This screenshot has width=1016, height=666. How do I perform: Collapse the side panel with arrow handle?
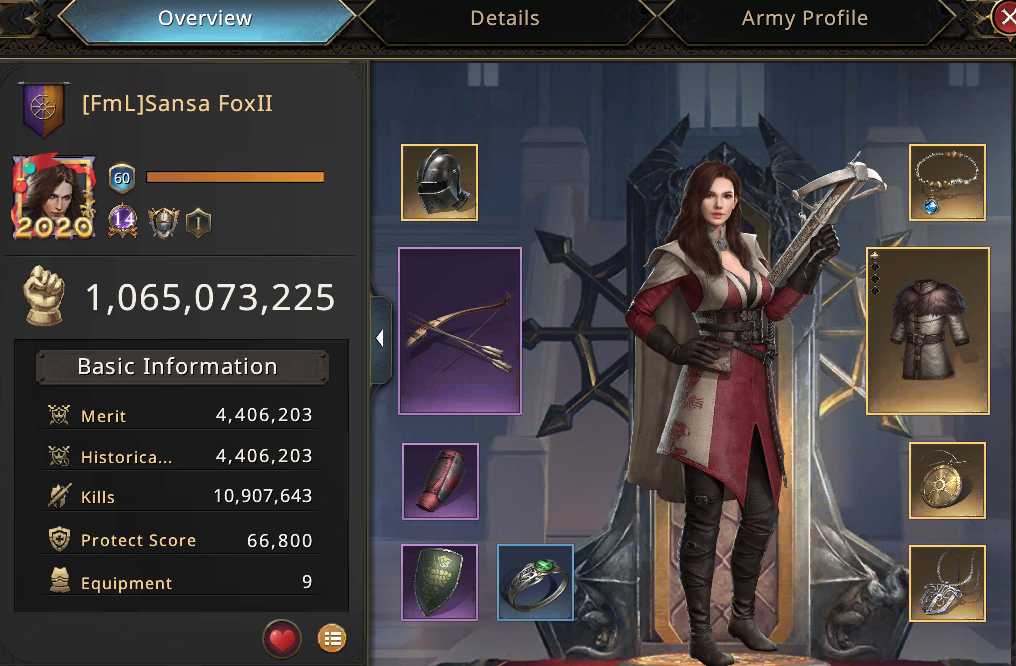coord(381,339)
